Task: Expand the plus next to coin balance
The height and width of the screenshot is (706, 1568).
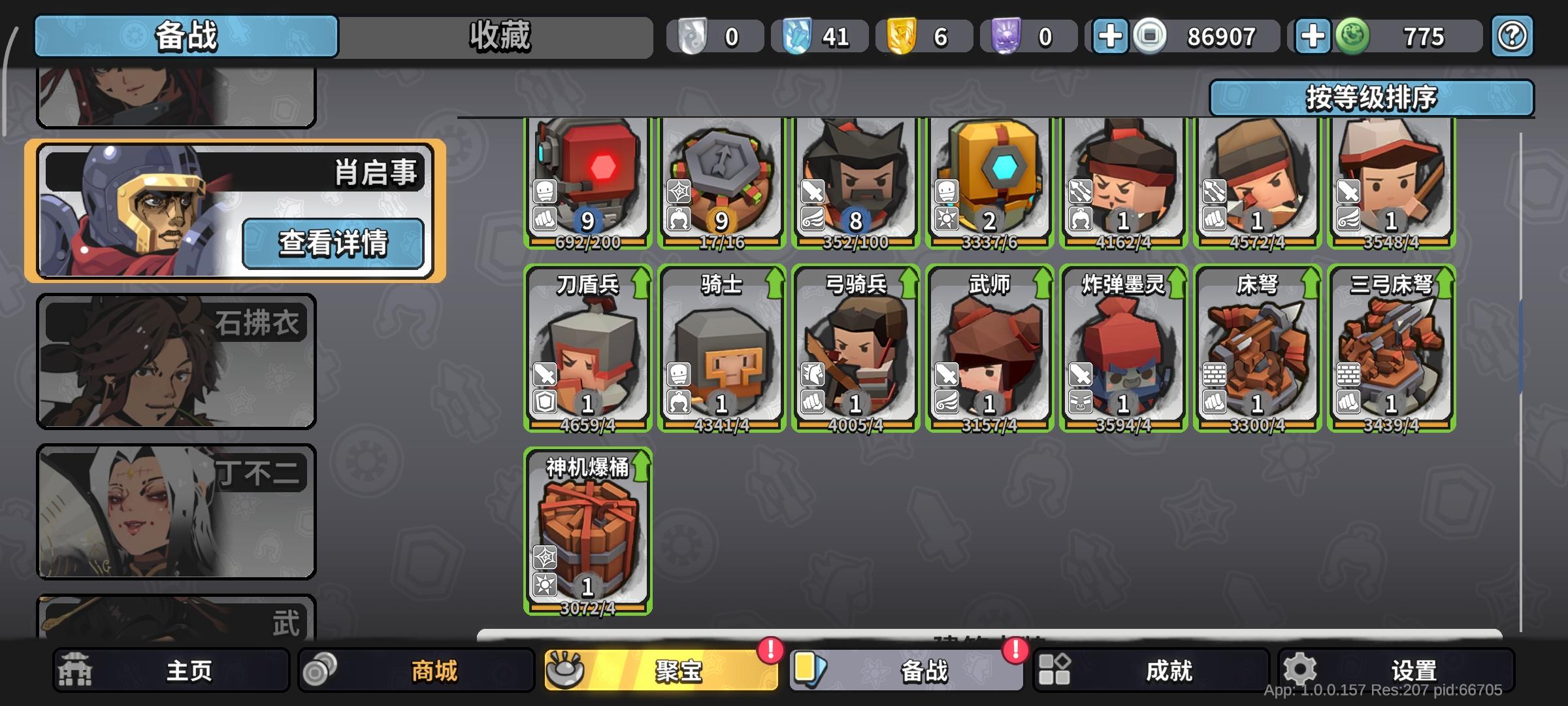Action: [1109, 37]
